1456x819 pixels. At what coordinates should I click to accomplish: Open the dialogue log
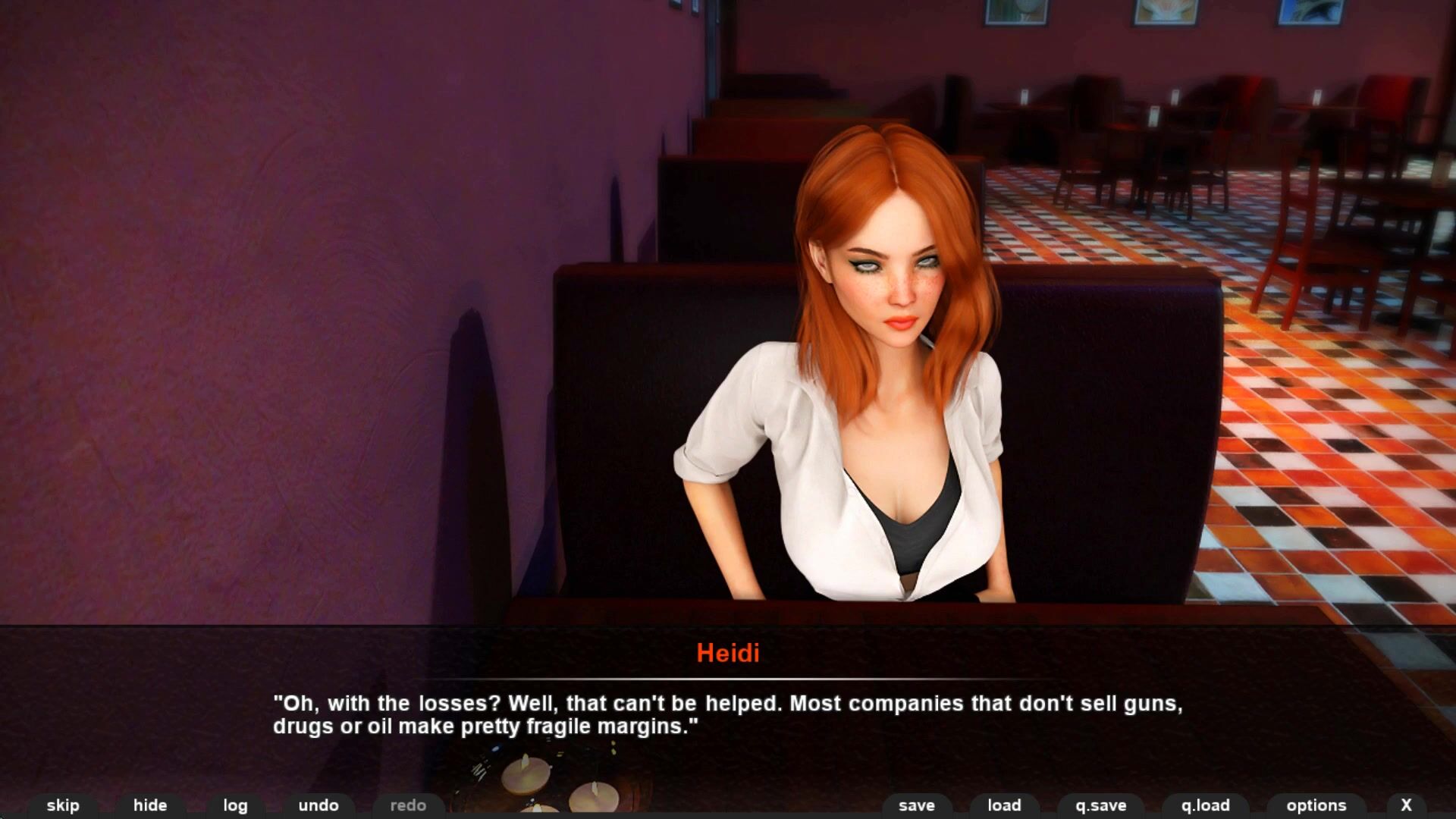click(x=235, y=805)
